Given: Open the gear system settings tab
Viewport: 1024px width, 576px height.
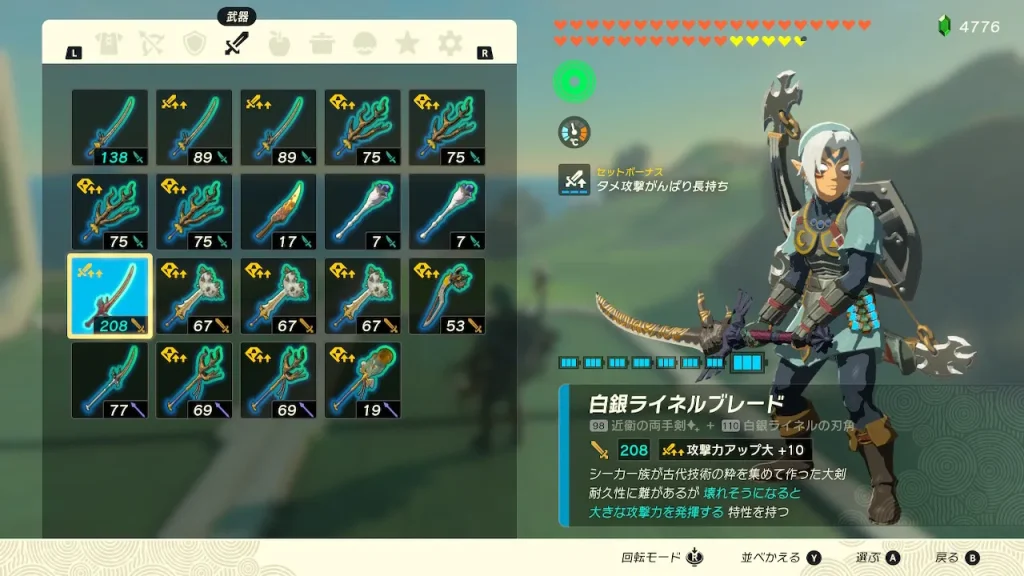Looking at the screenshot, I should (x=450, y=44).
